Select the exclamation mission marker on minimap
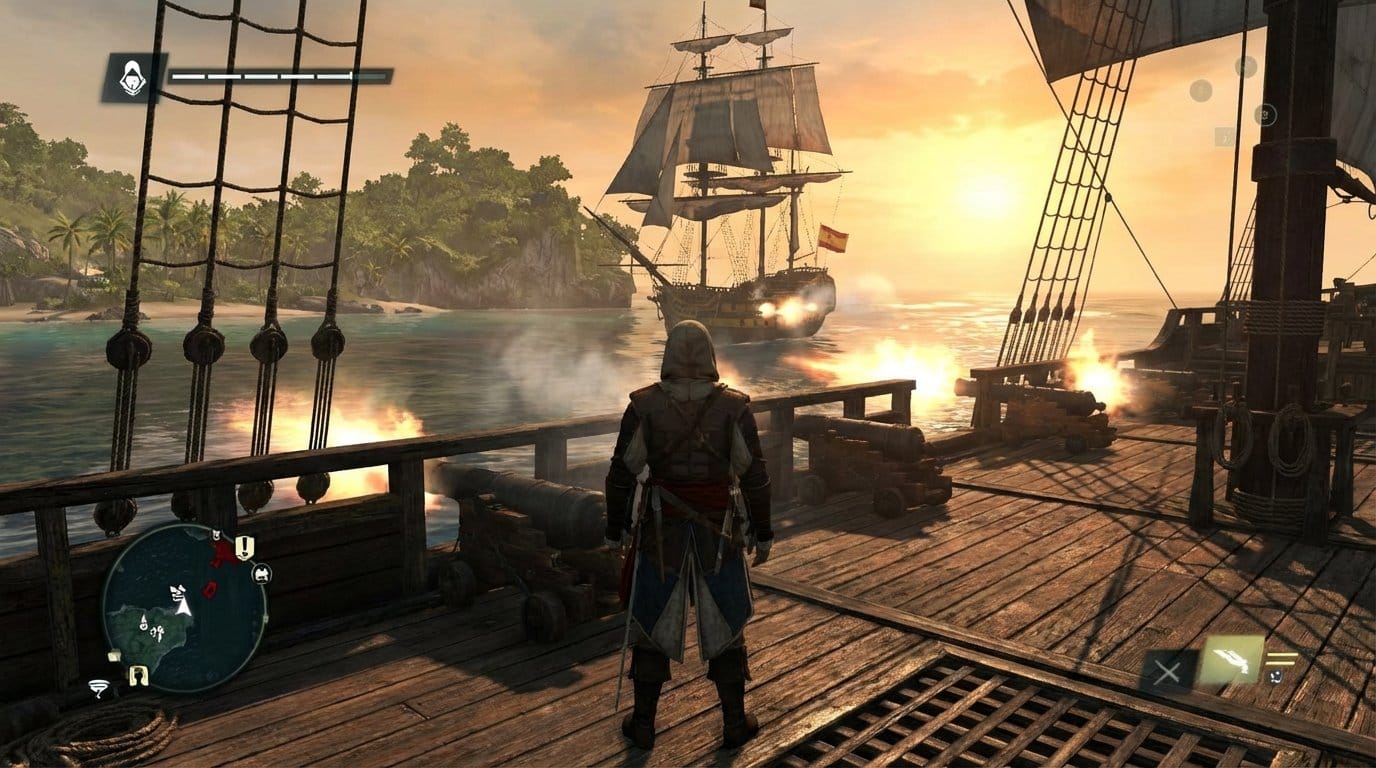1376x768 pixels. (x=244, y=547)
